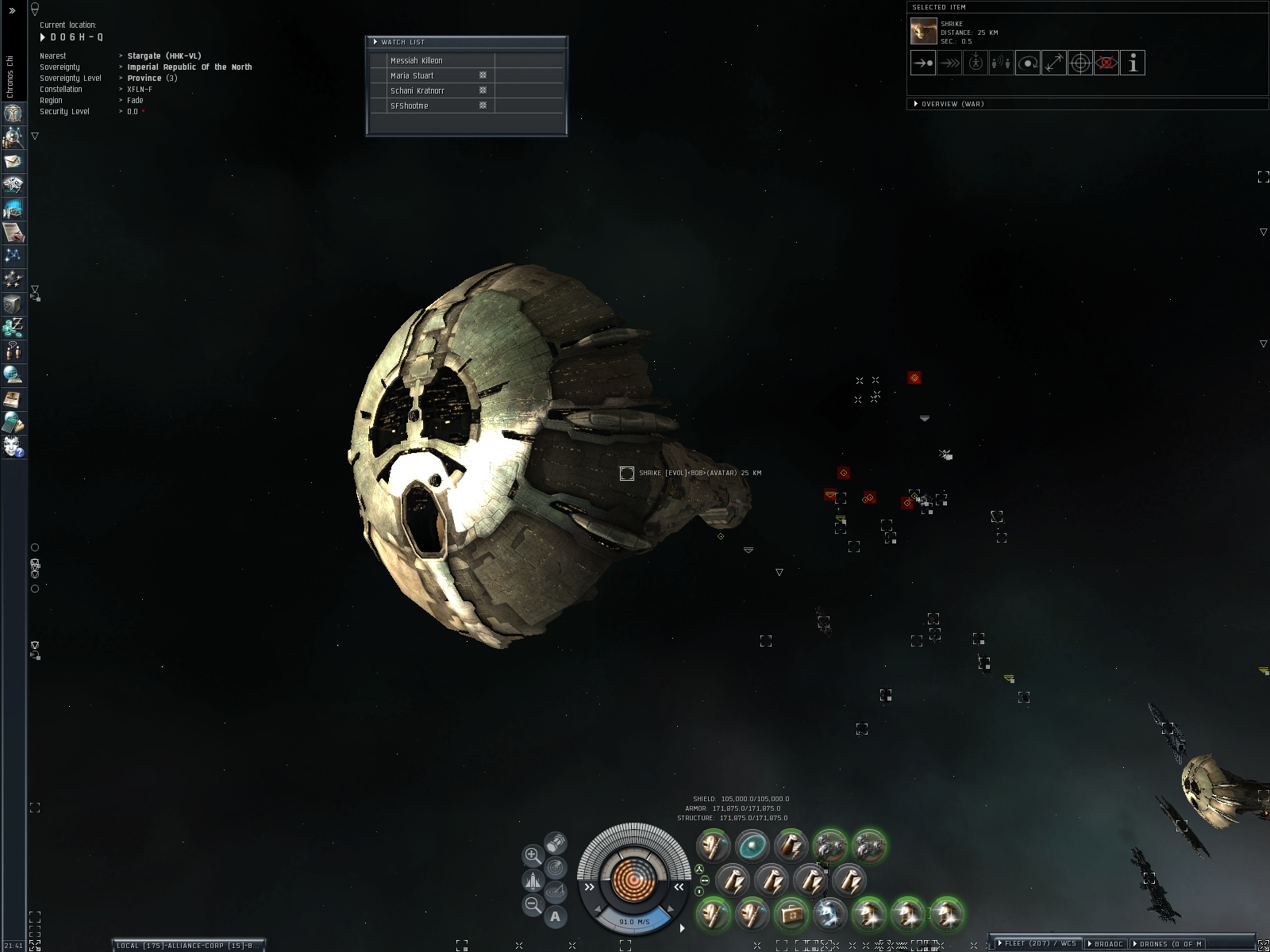Image resolution: width=1270 pixels, height=952 pixels.
Task: Toggle the teal shield module
Action: point(751,846)
